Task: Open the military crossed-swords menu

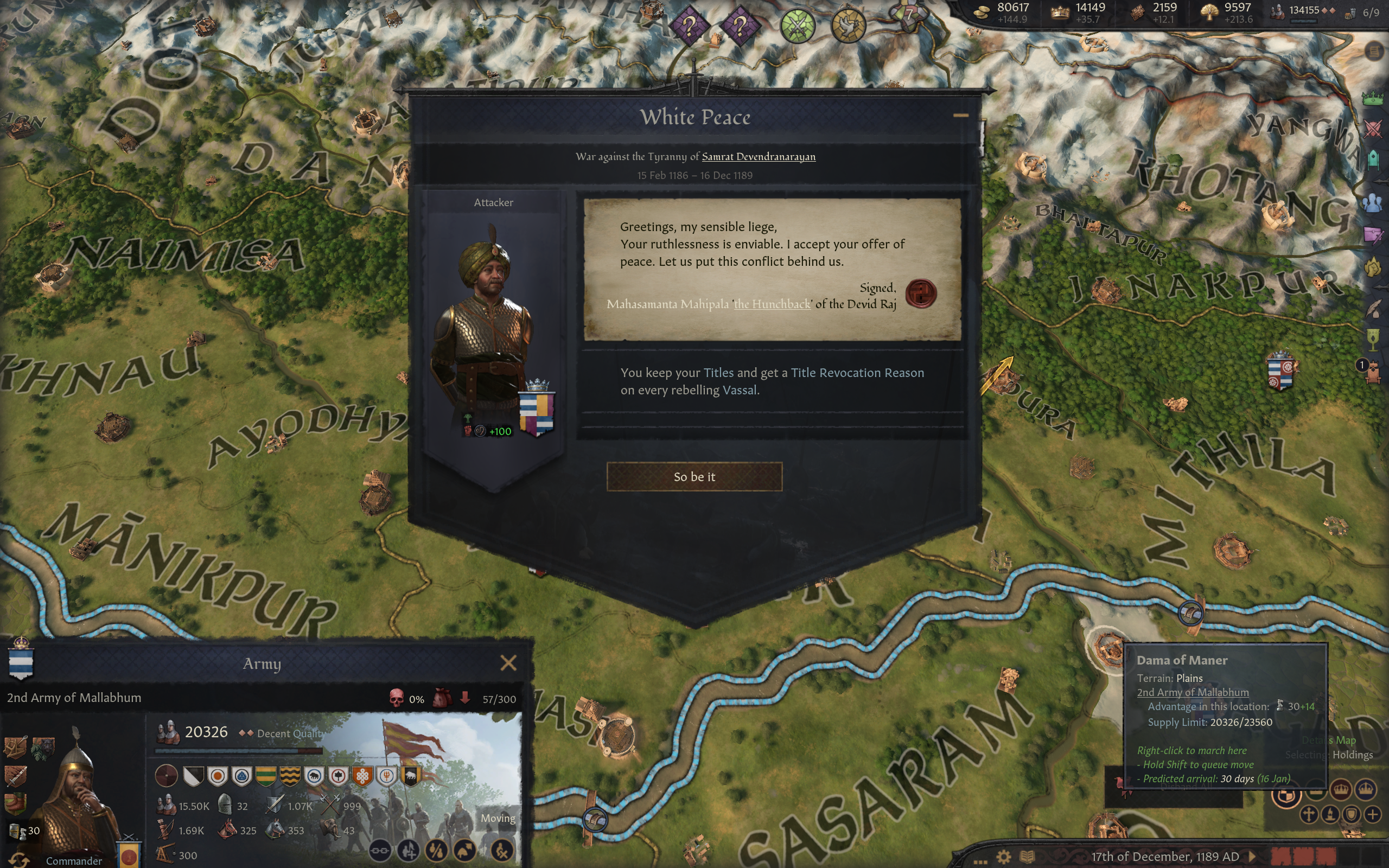Action: point(1372,129)
